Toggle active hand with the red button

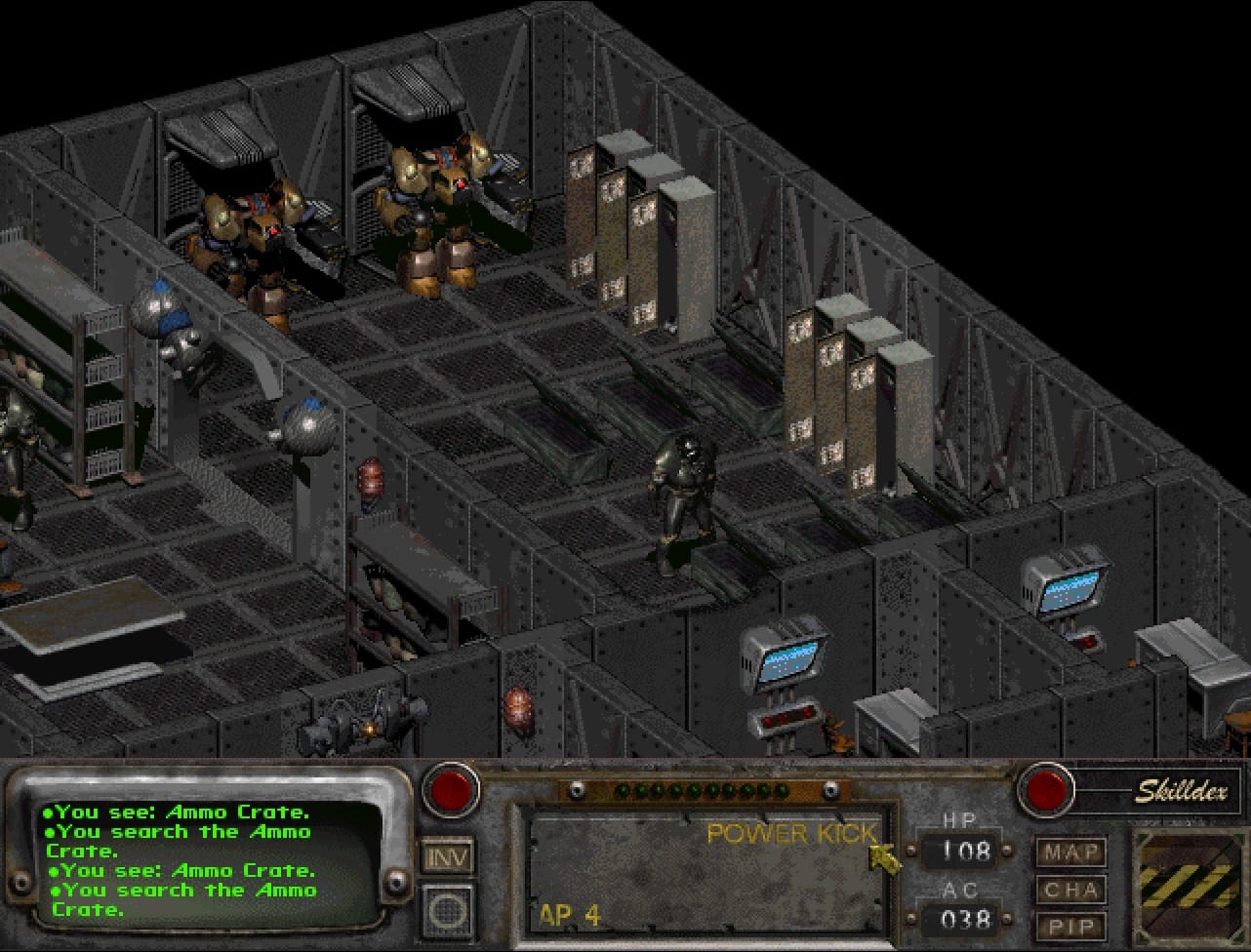tap(451, 790)
